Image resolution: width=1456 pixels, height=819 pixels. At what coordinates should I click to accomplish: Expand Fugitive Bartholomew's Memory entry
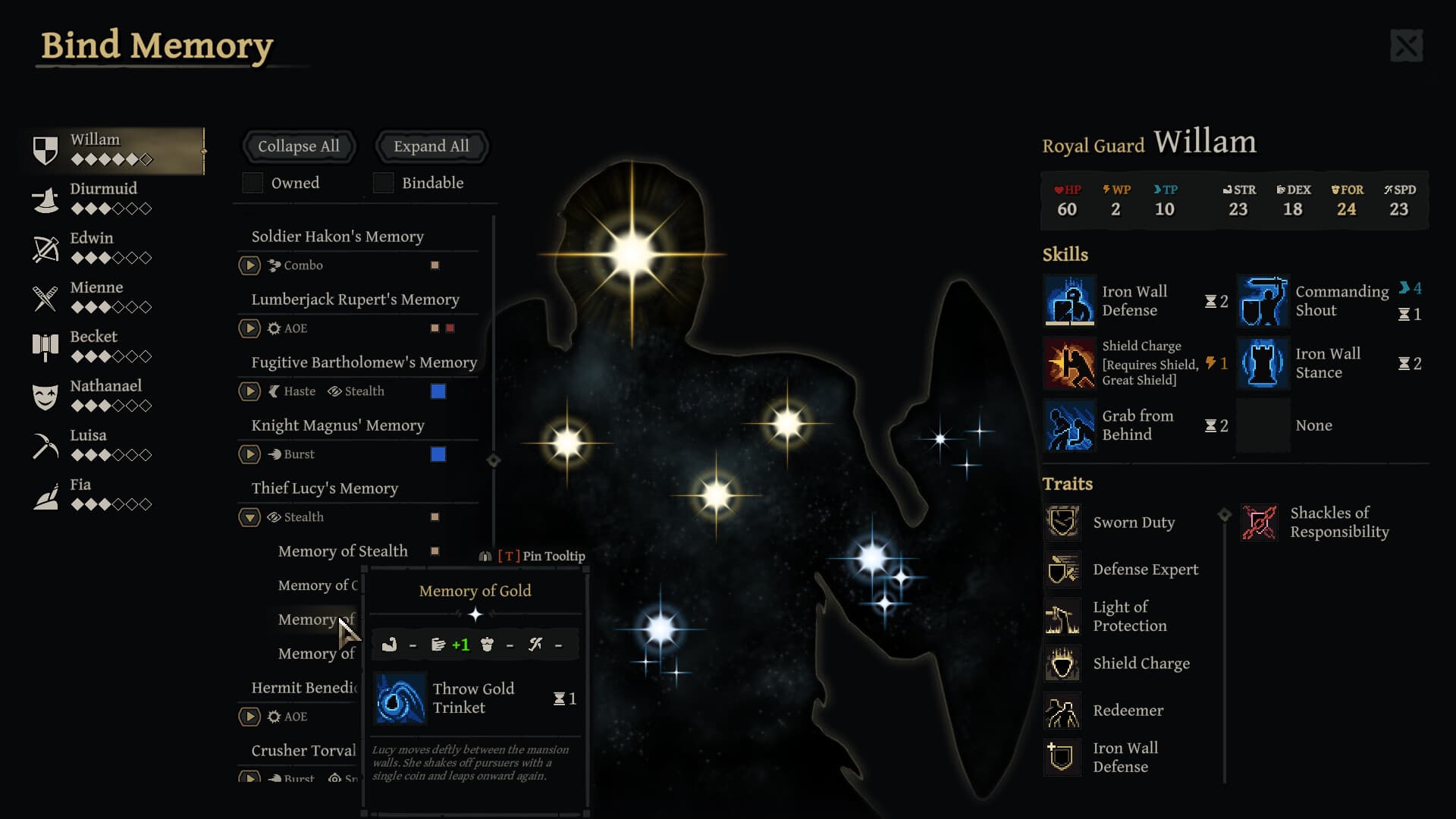tap(249, 391)
